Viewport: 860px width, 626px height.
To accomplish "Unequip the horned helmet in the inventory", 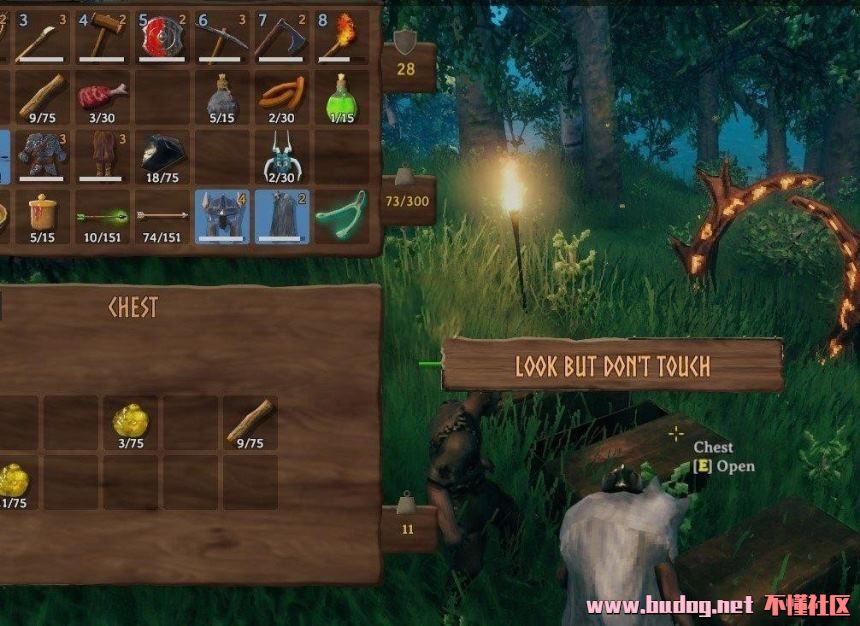I will 222,217.
